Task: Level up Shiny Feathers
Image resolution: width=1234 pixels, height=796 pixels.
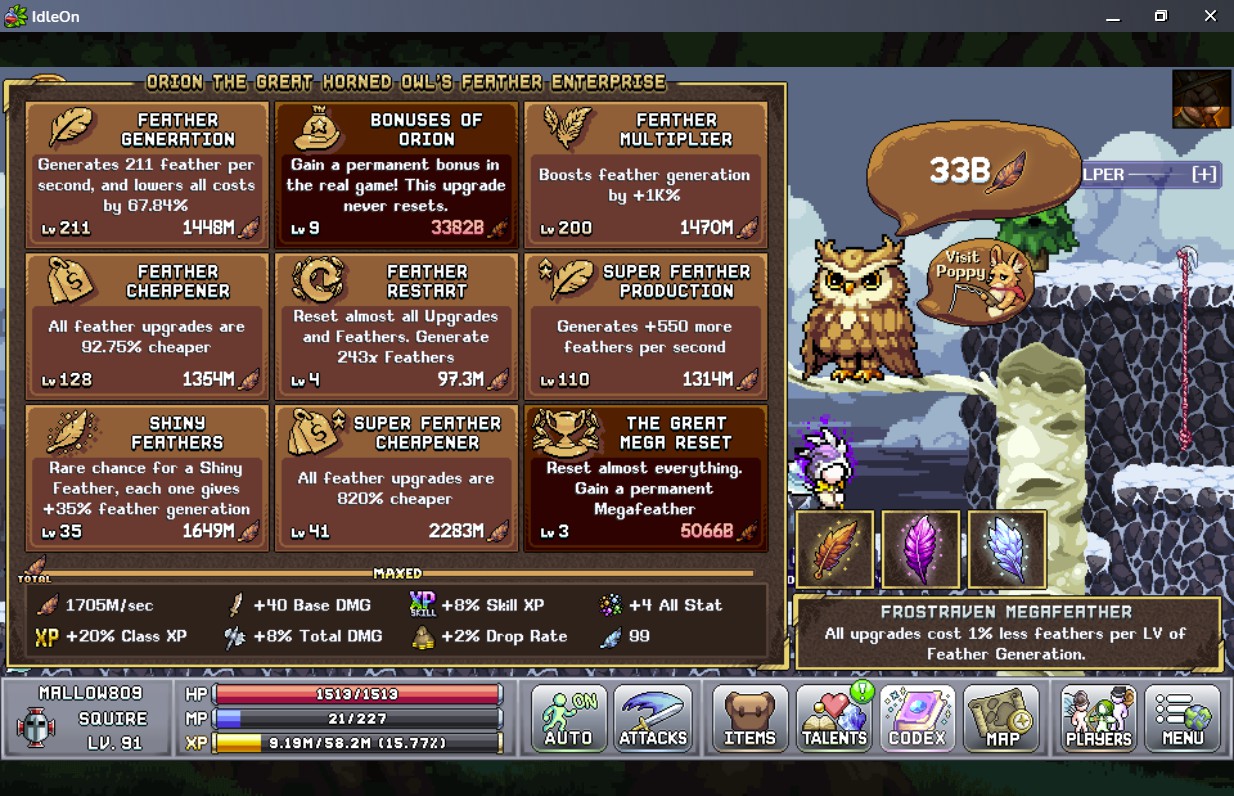Action: click(x=147, y=479)
